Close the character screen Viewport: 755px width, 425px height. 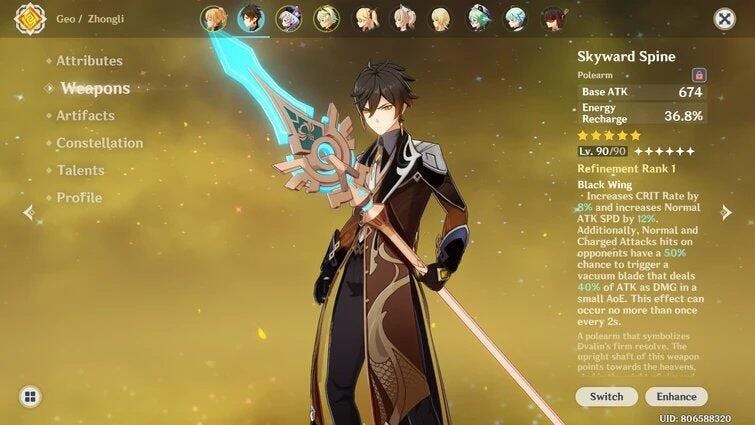724,19
